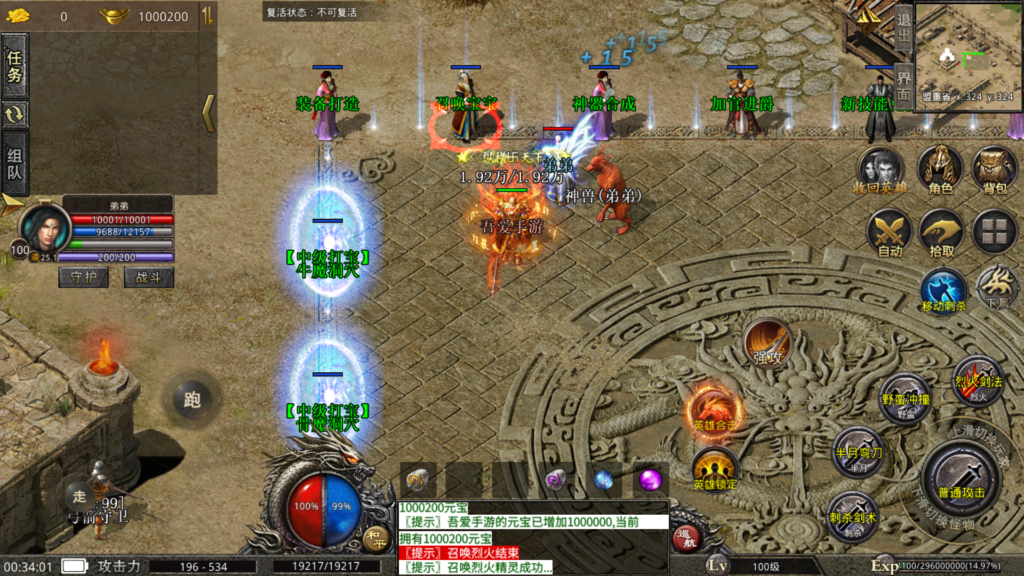The width and height of the screenshot is (1024, 576).
Task: Activate the 英雄合击 hero combo skill
Action: (x=714, y=409)
